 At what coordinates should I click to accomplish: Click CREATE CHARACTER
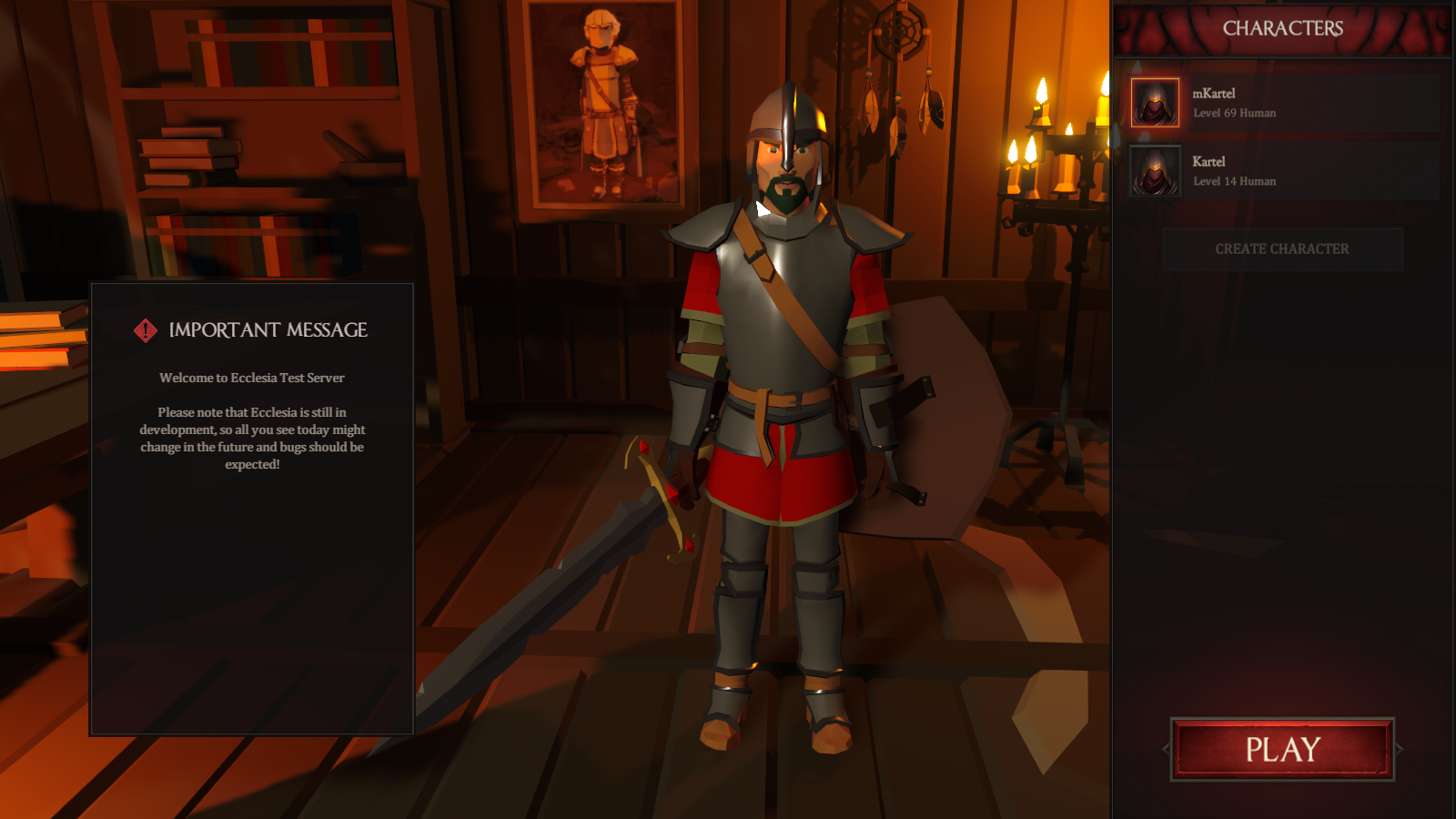coord(1283,248)
